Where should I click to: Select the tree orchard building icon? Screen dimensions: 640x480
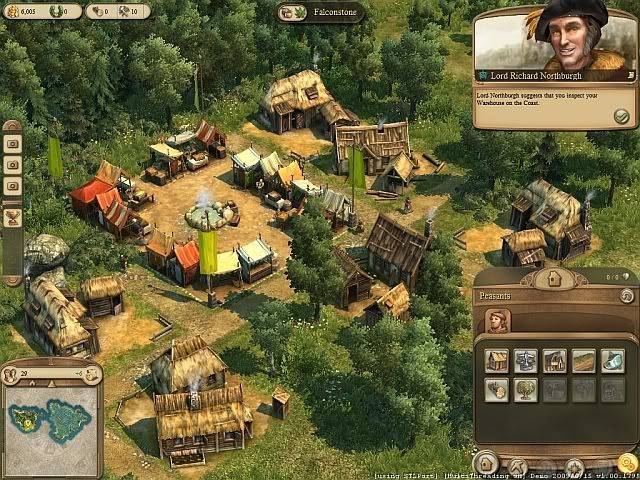point(526,390)
